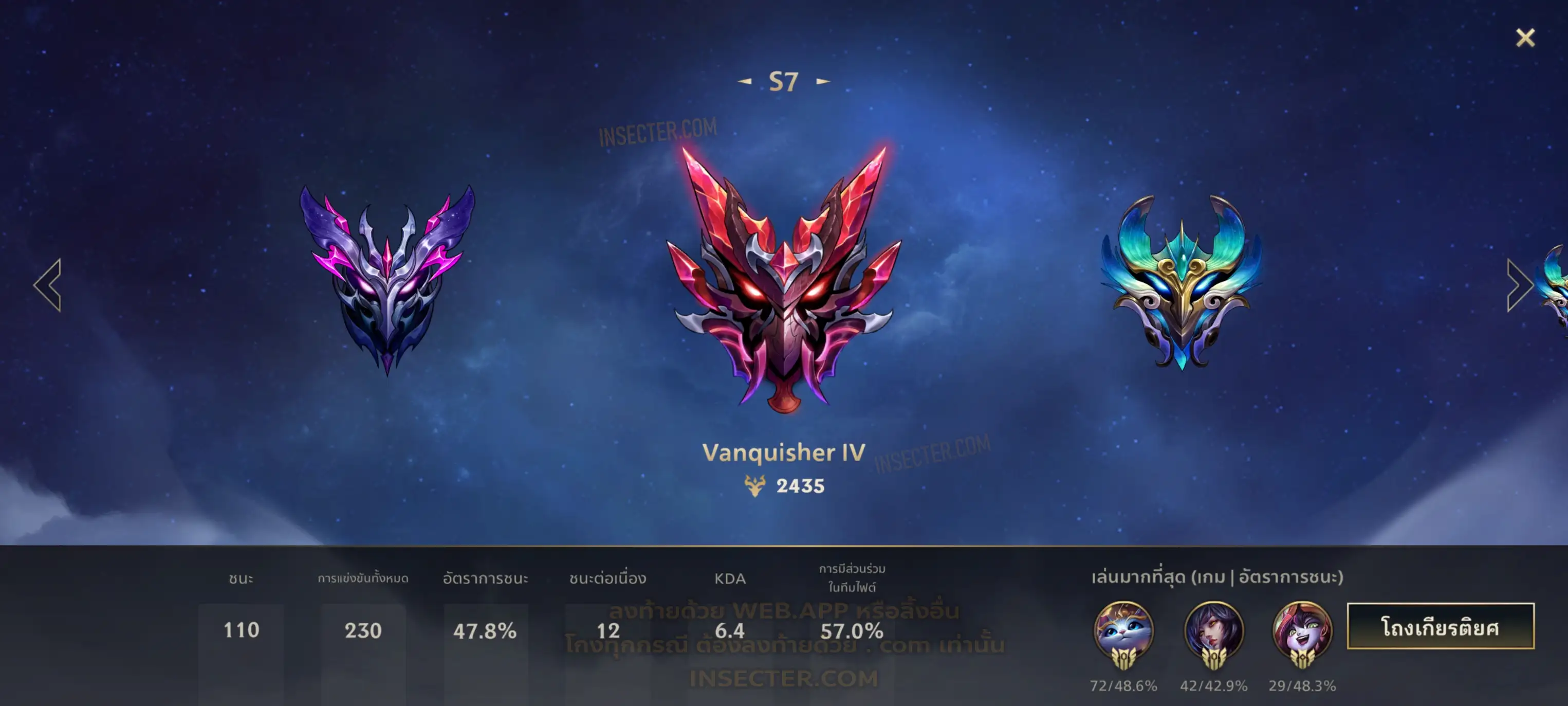Viewport: 1568px width, 706px height.
Task: Close the rank history screen
Action: coord(1525,38)
